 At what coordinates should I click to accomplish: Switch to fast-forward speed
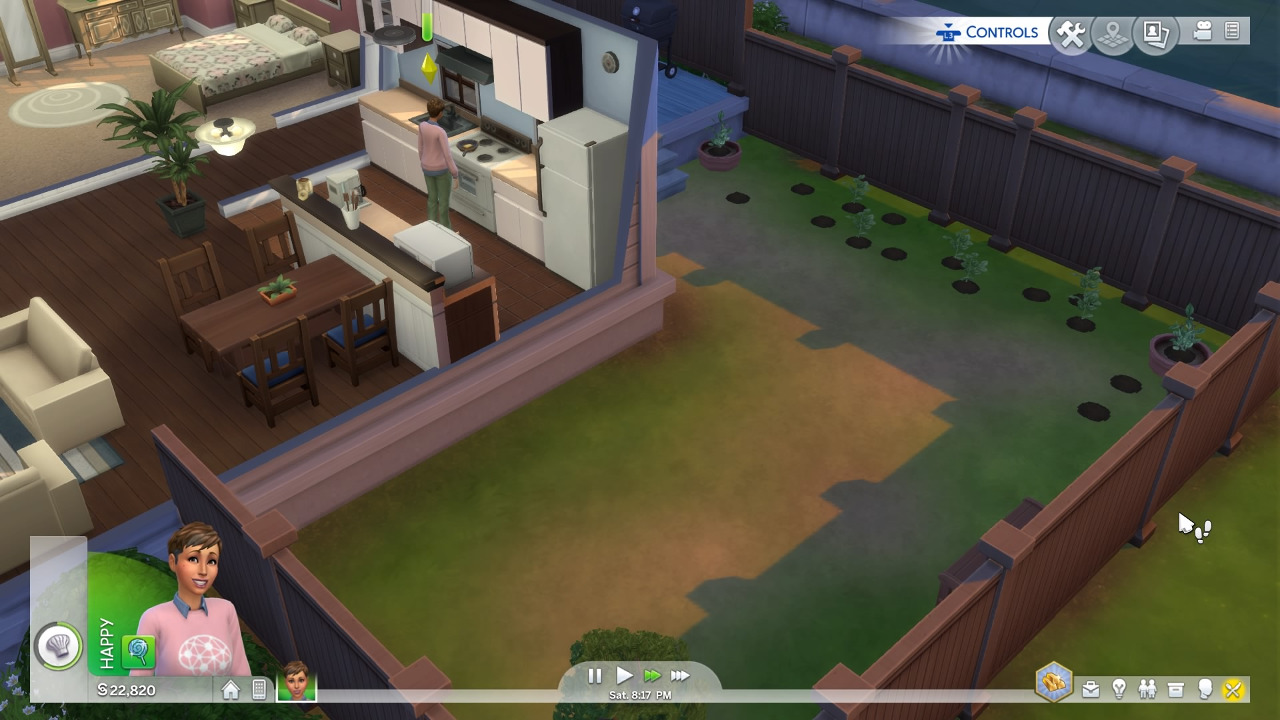[652, 676]
